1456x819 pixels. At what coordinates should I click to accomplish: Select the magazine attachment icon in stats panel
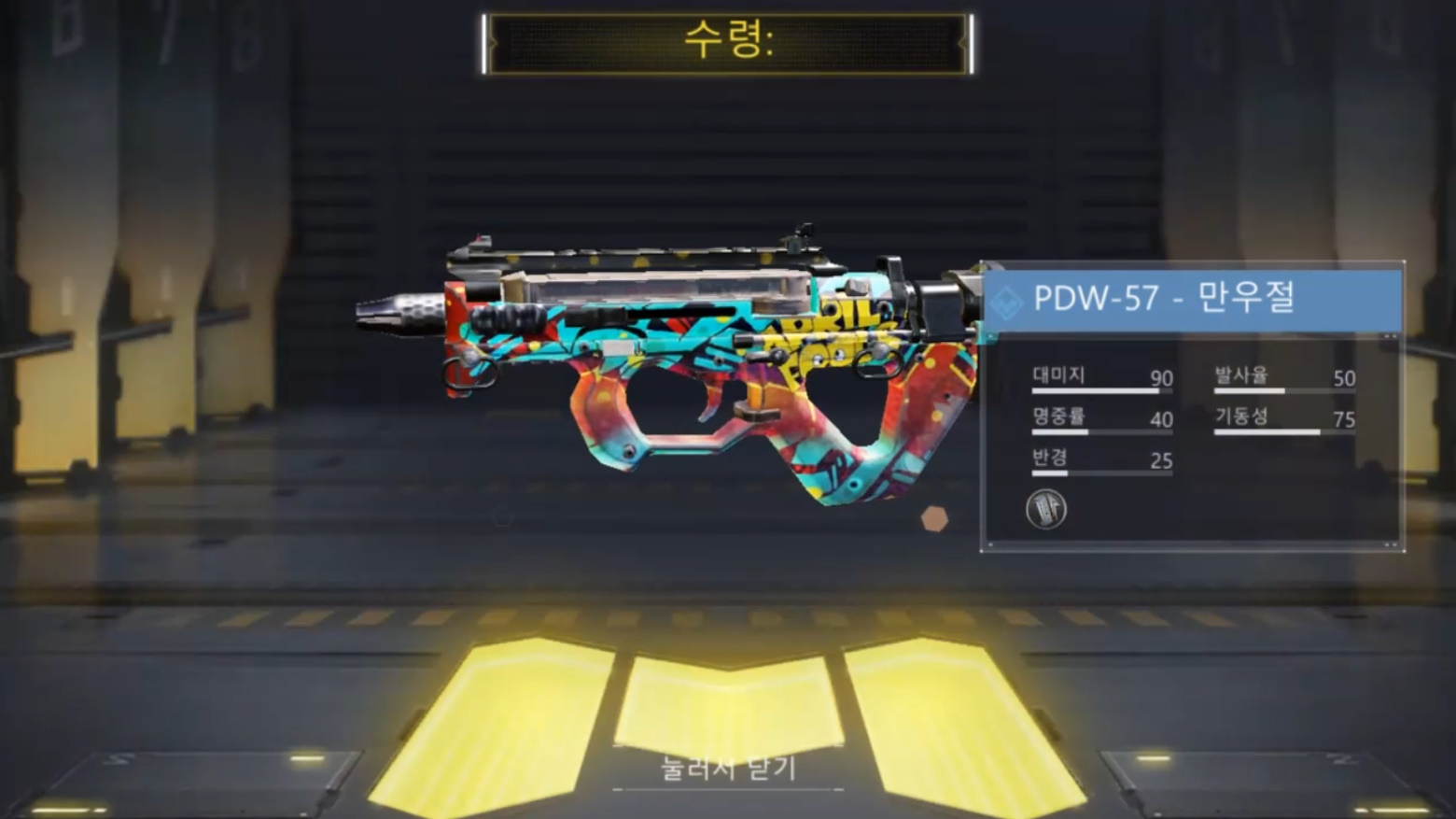tap(1045, 509)
